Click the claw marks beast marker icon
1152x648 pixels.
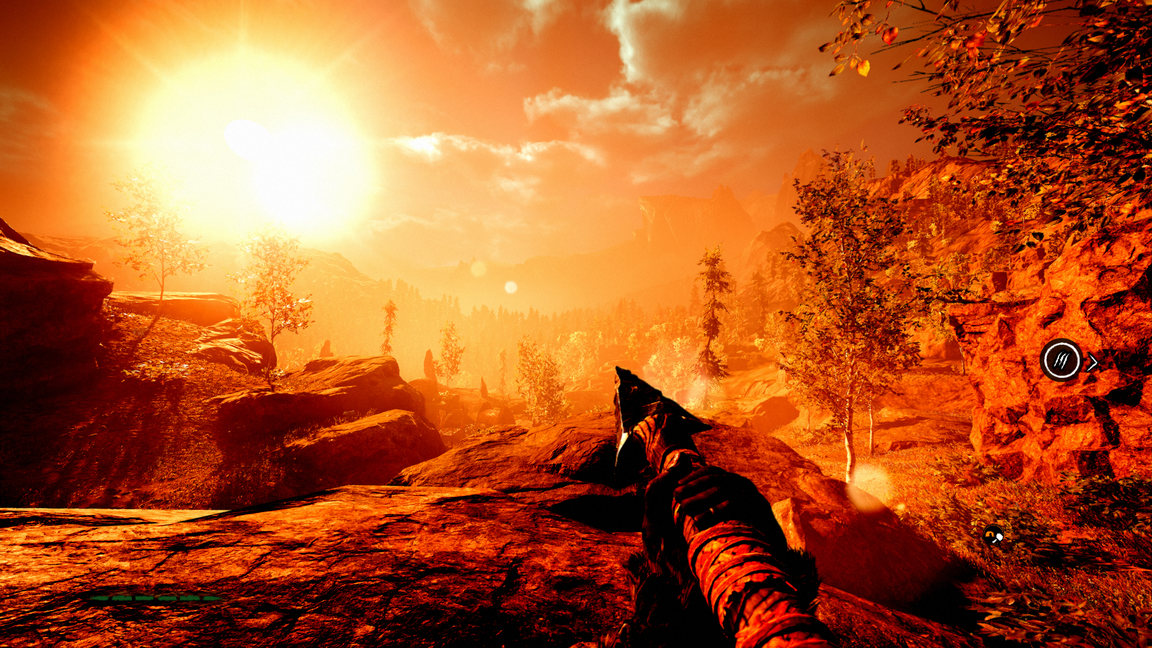pos(1061,360)
